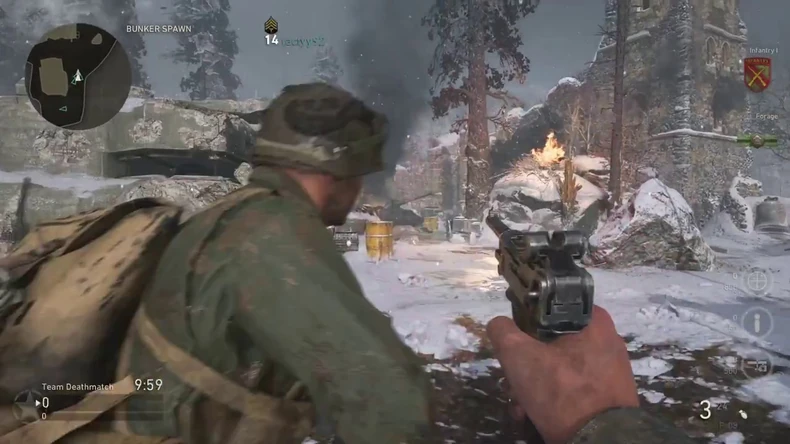Select the Infantry division shield emblem
Screen dimensions: 790x444
757,74
